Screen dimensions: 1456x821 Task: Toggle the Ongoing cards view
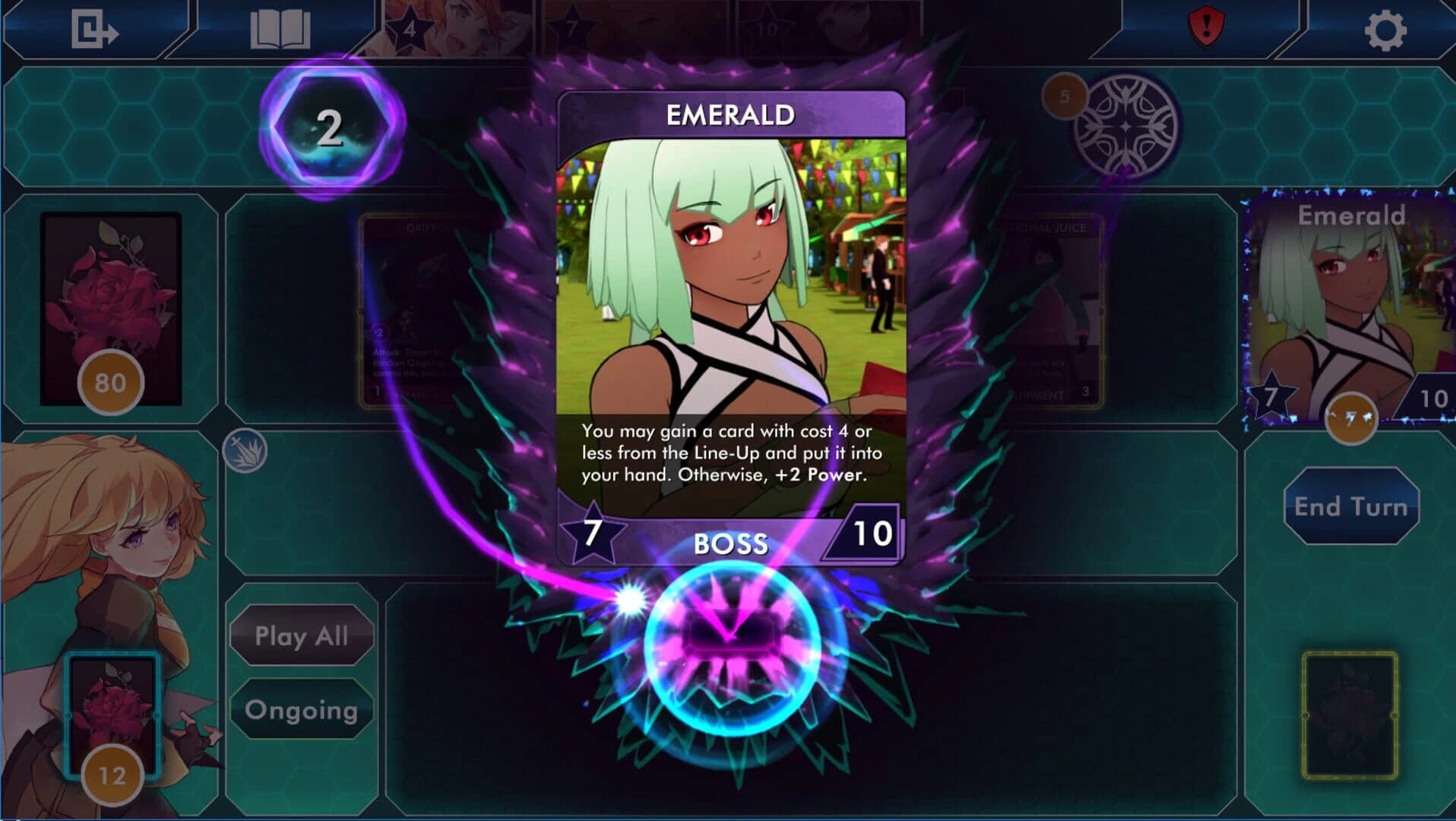click(301, 709)
